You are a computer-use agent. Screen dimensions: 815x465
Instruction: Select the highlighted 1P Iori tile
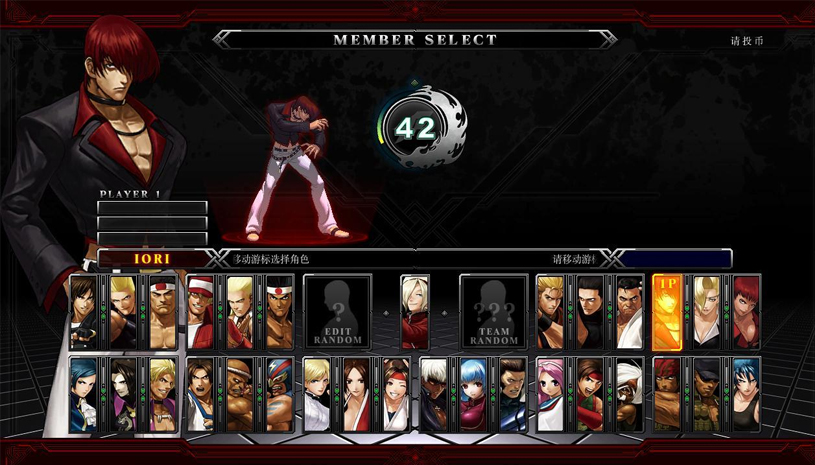(x=668, y=312)
